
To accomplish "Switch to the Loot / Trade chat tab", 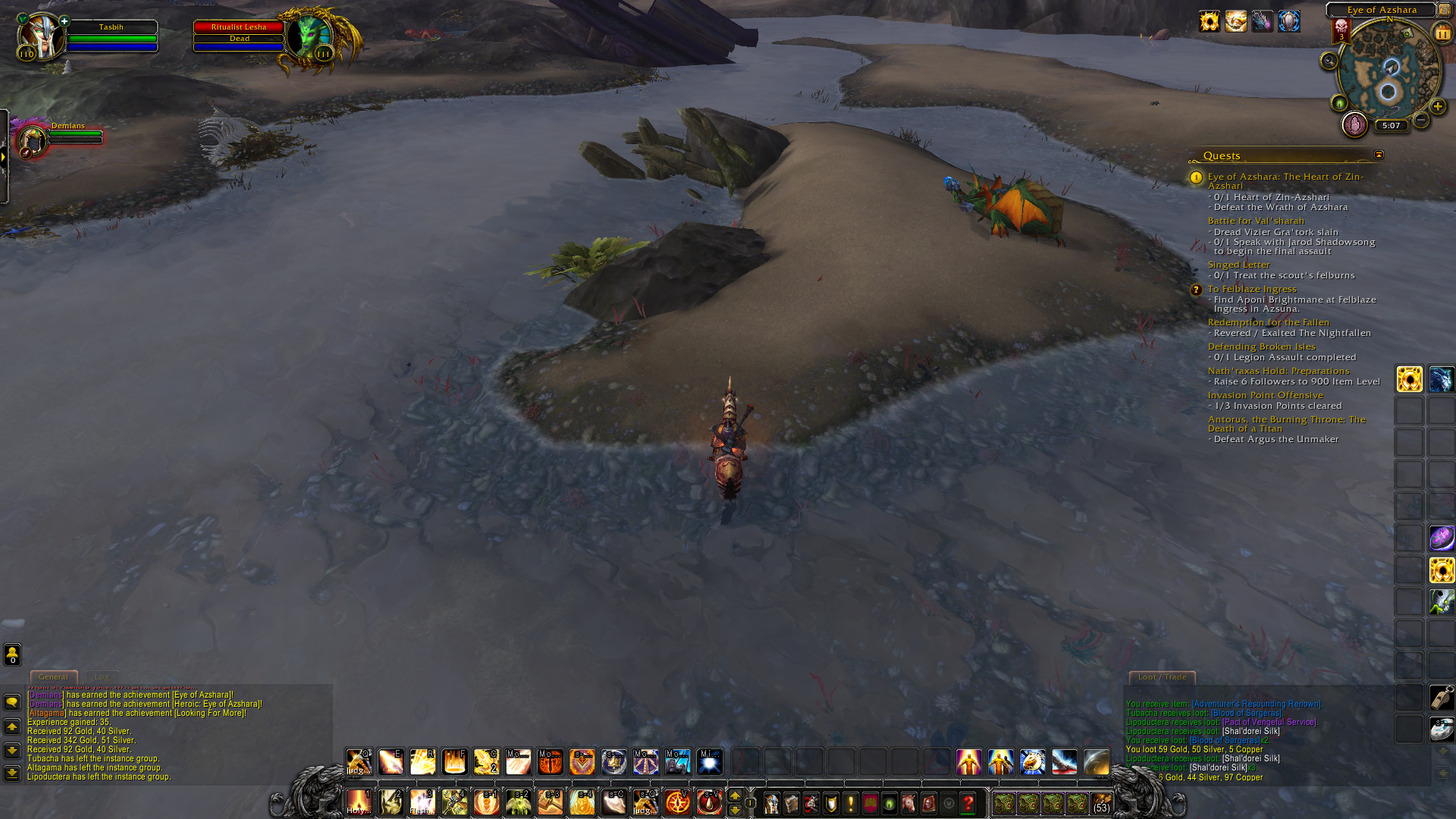I will click(1162, 676).
